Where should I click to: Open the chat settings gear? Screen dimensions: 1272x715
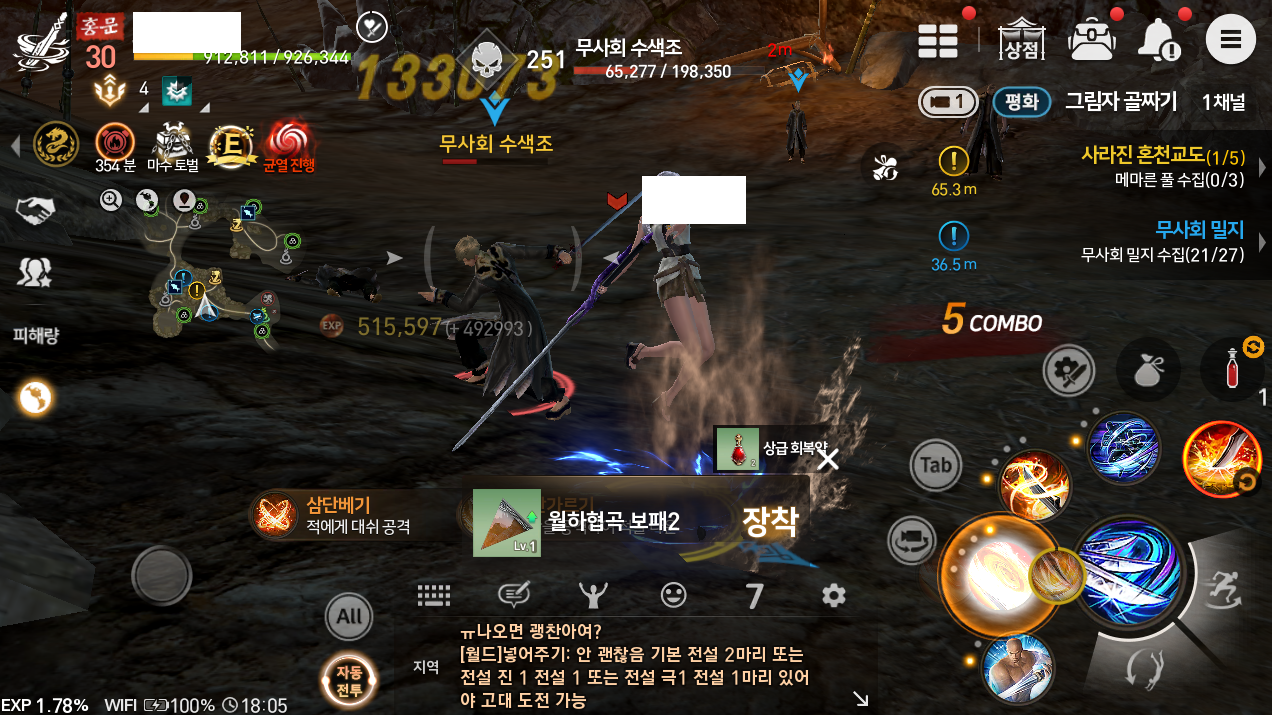click(833, 596)
